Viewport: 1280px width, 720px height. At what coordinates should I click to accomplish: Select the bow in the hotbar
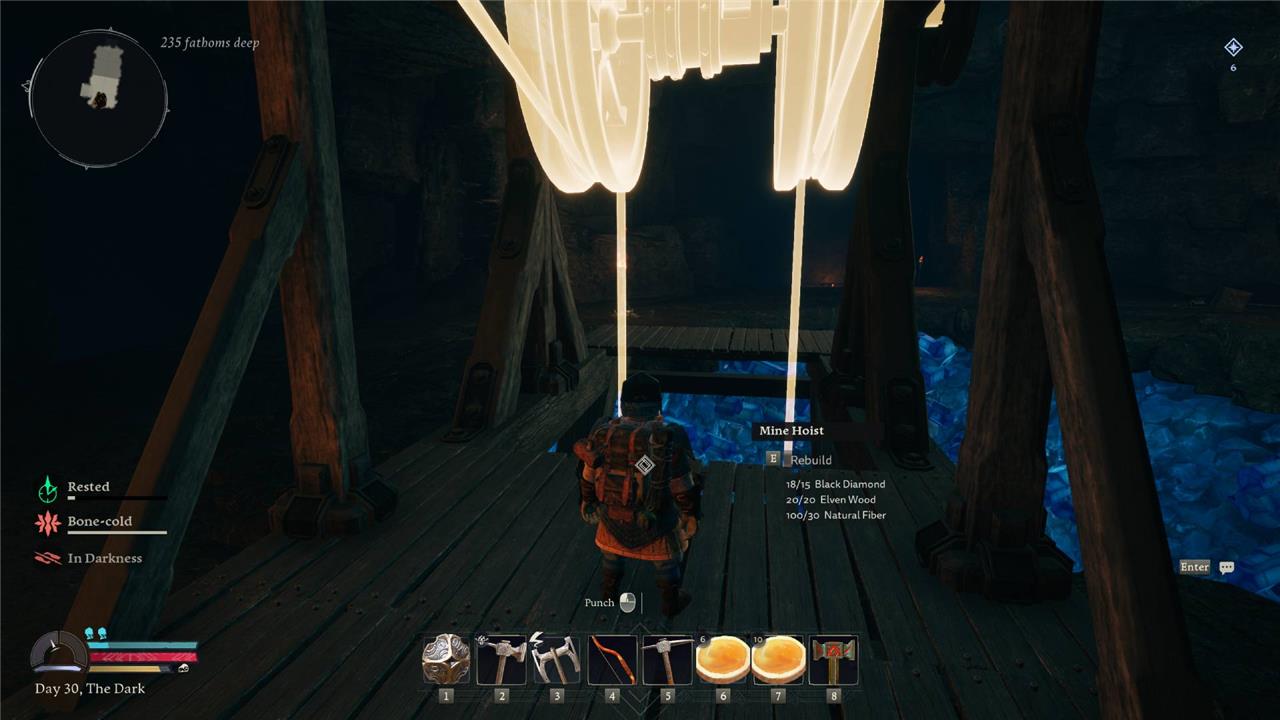pos(612,660)
